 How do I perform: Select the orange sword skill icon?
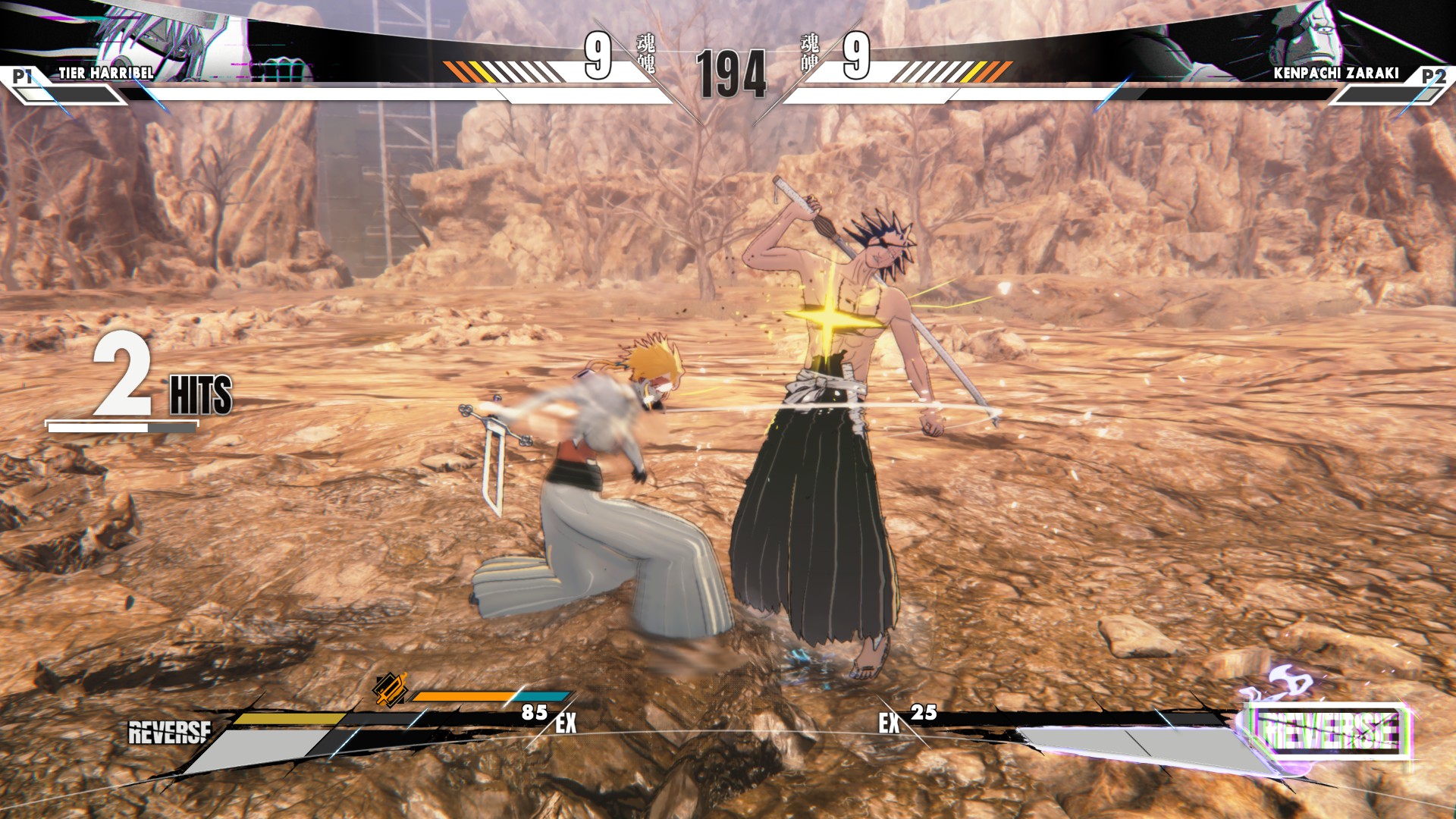(391, 689)
